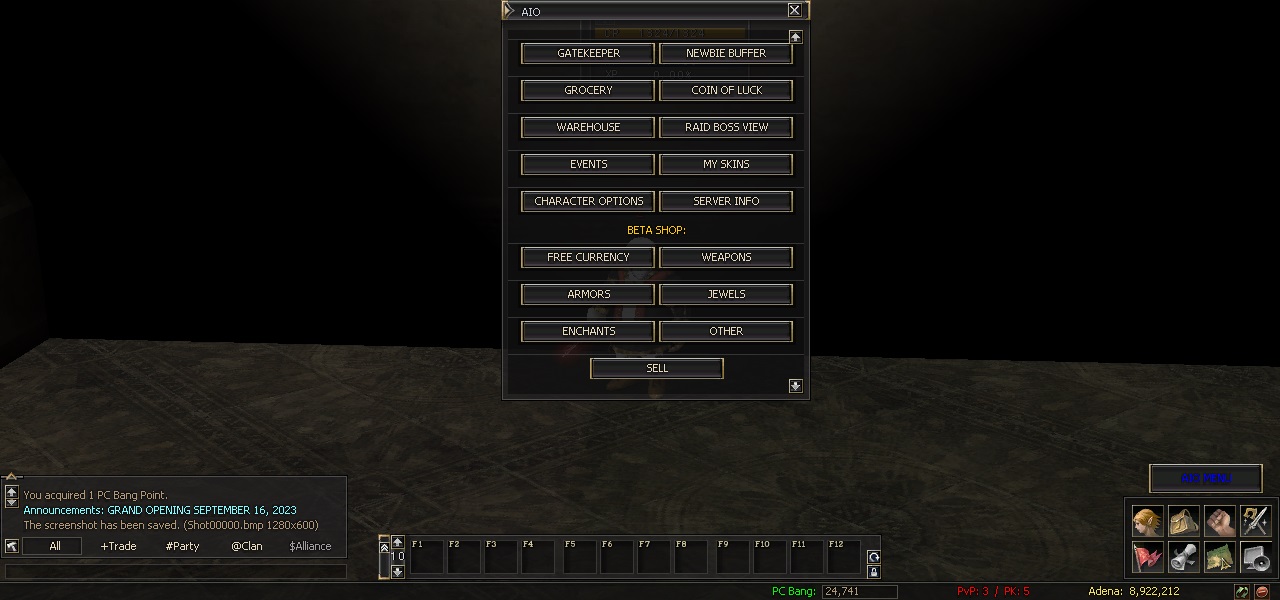
Task: Open the Grocery shop
Action: pyautogui.click(x=588, y=90)
